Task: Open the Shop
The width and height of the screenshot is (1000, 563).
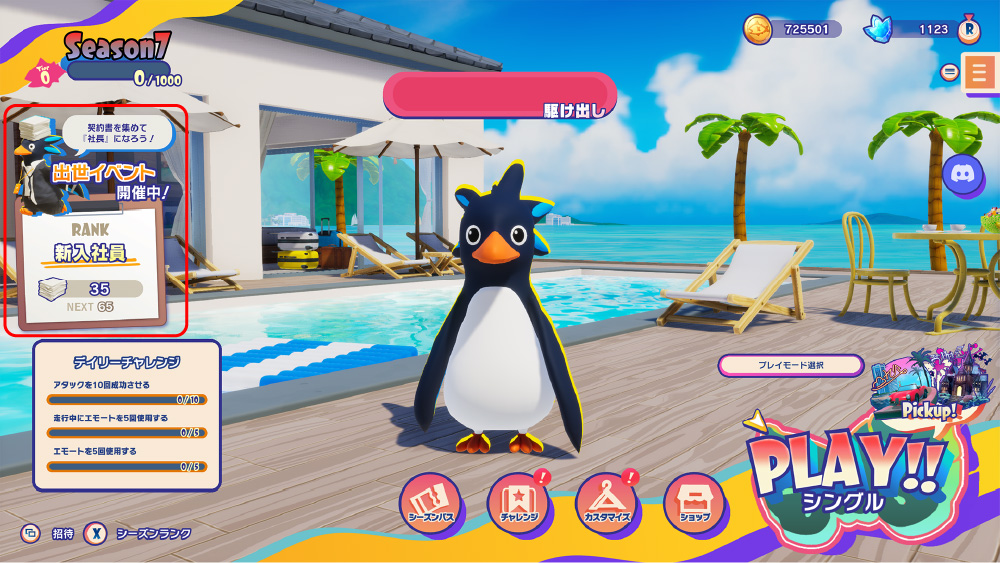Action: pyautogui.click(x=694, y=504)
